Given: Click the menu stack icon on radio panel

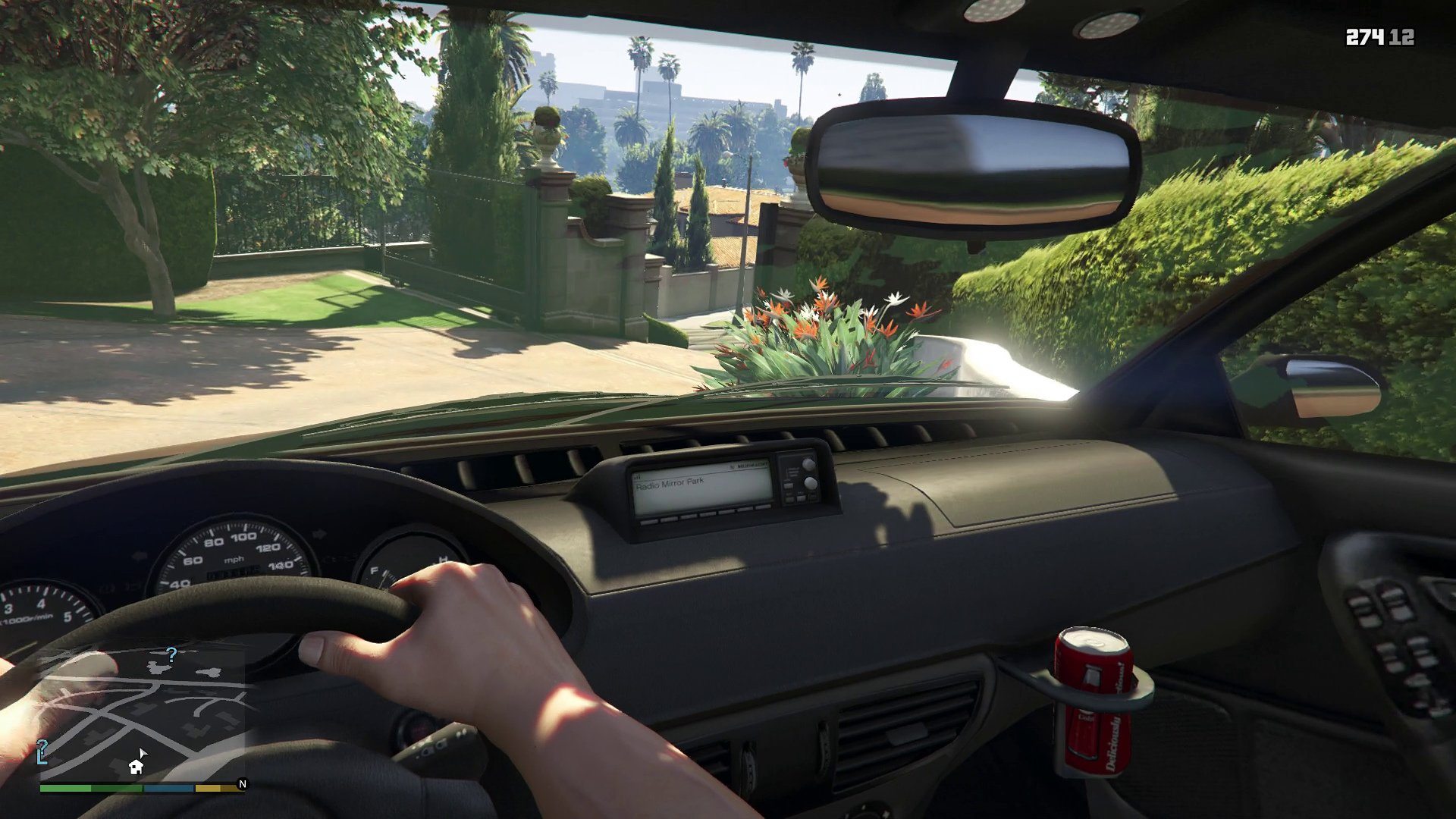Looking at the screenshot, I should 792,472.
